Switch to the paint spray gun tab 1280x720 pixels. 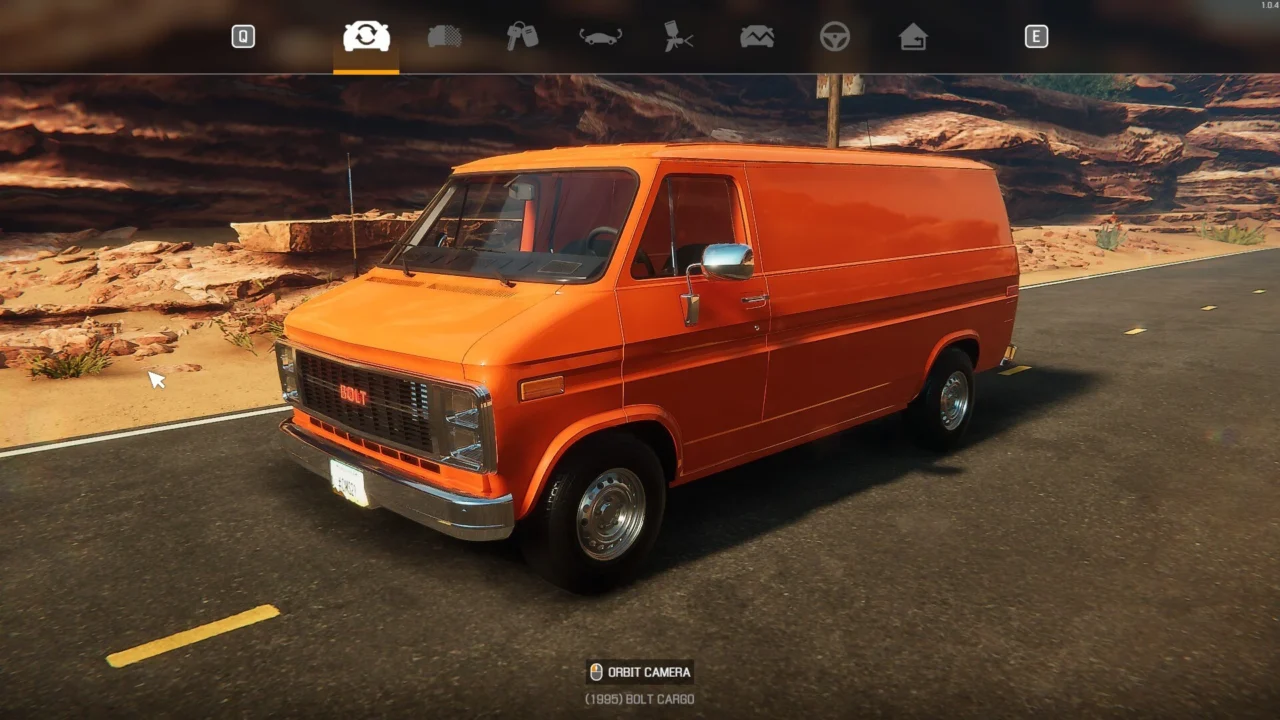click(679, 37)
